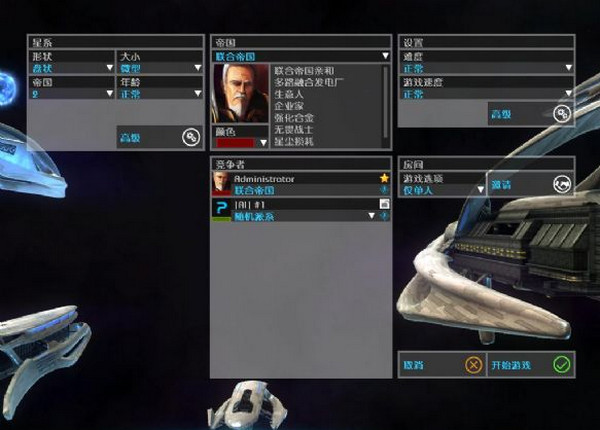Open the galaxy size (大小) dropdown
Screen dimensions: 600x430
click(159, 68)
